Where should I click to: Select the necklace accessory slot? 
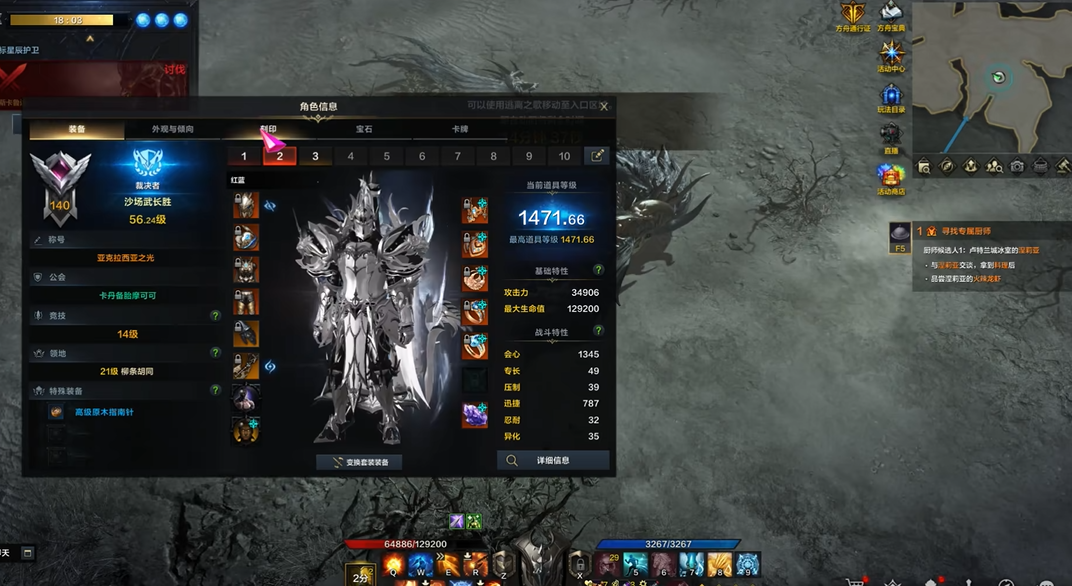(475, 210)
